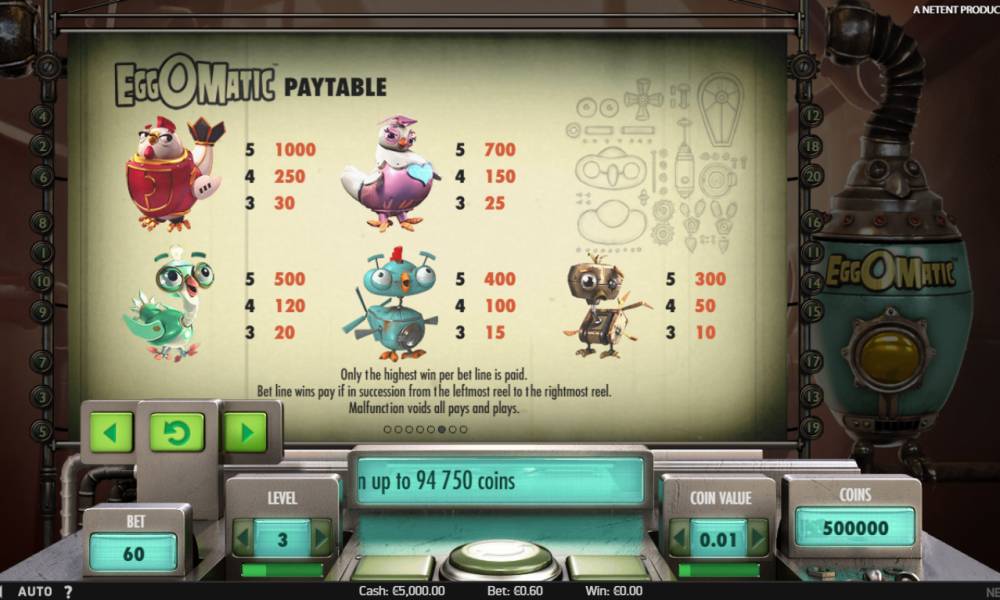Open the question mark help
Screen dimensions: 1000x600
68,591
